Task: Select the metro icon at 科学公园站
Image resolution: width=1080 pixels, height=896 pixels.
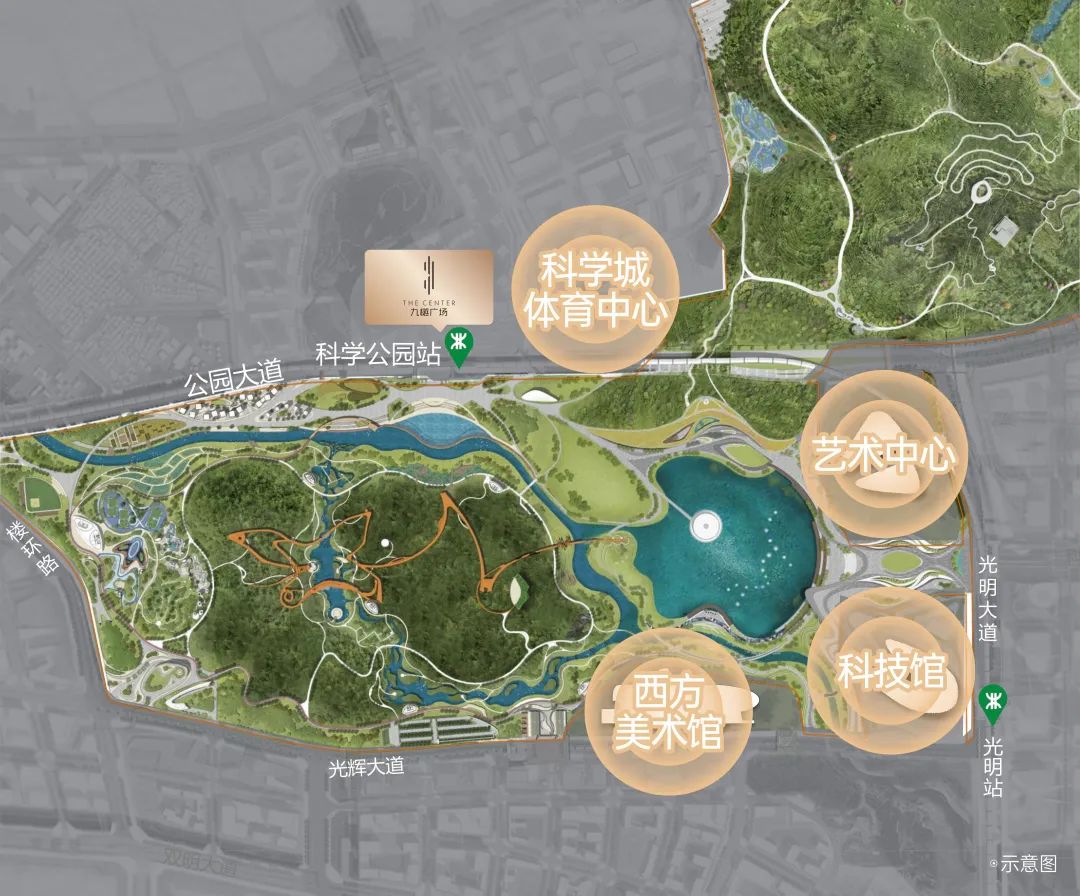Action: (x=460, y=347)
